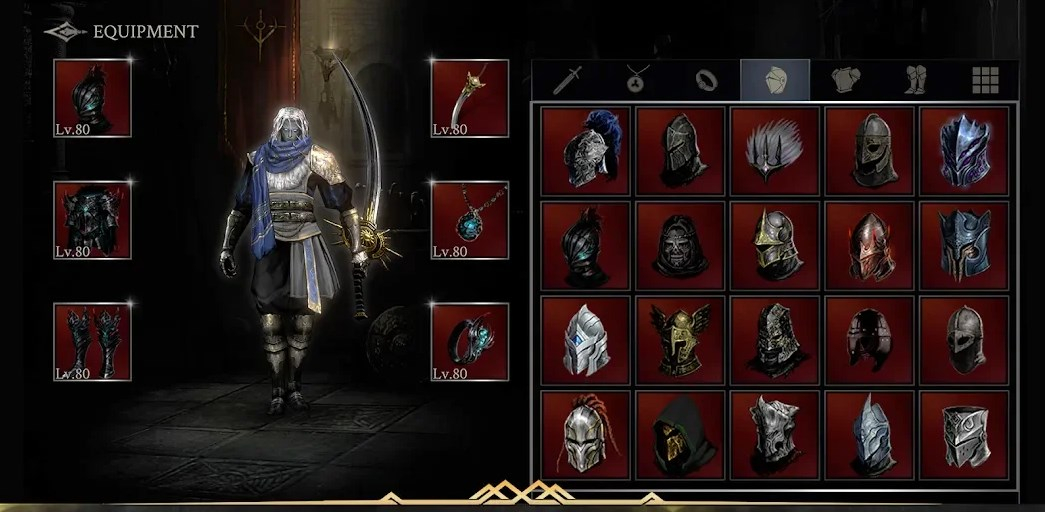Select the equipped curved sword slot
This screenshot has height=512, width=1045.
470,98
